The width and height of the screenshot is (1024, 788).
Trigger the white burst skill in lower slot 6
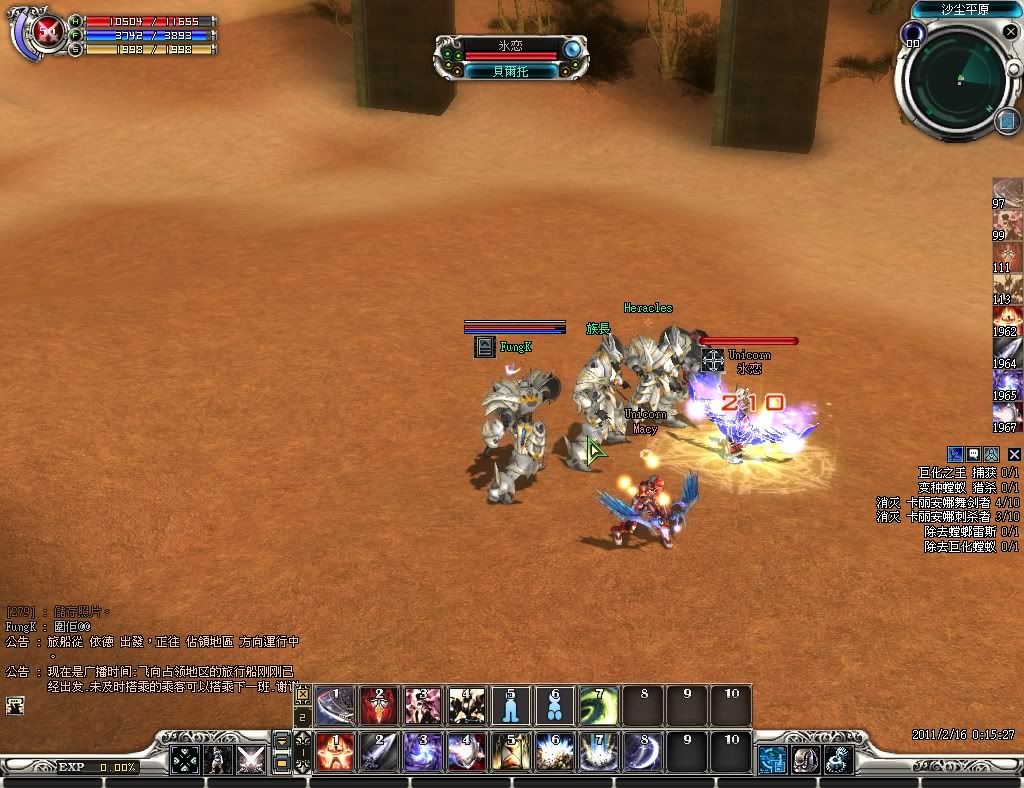click(555, 752)
